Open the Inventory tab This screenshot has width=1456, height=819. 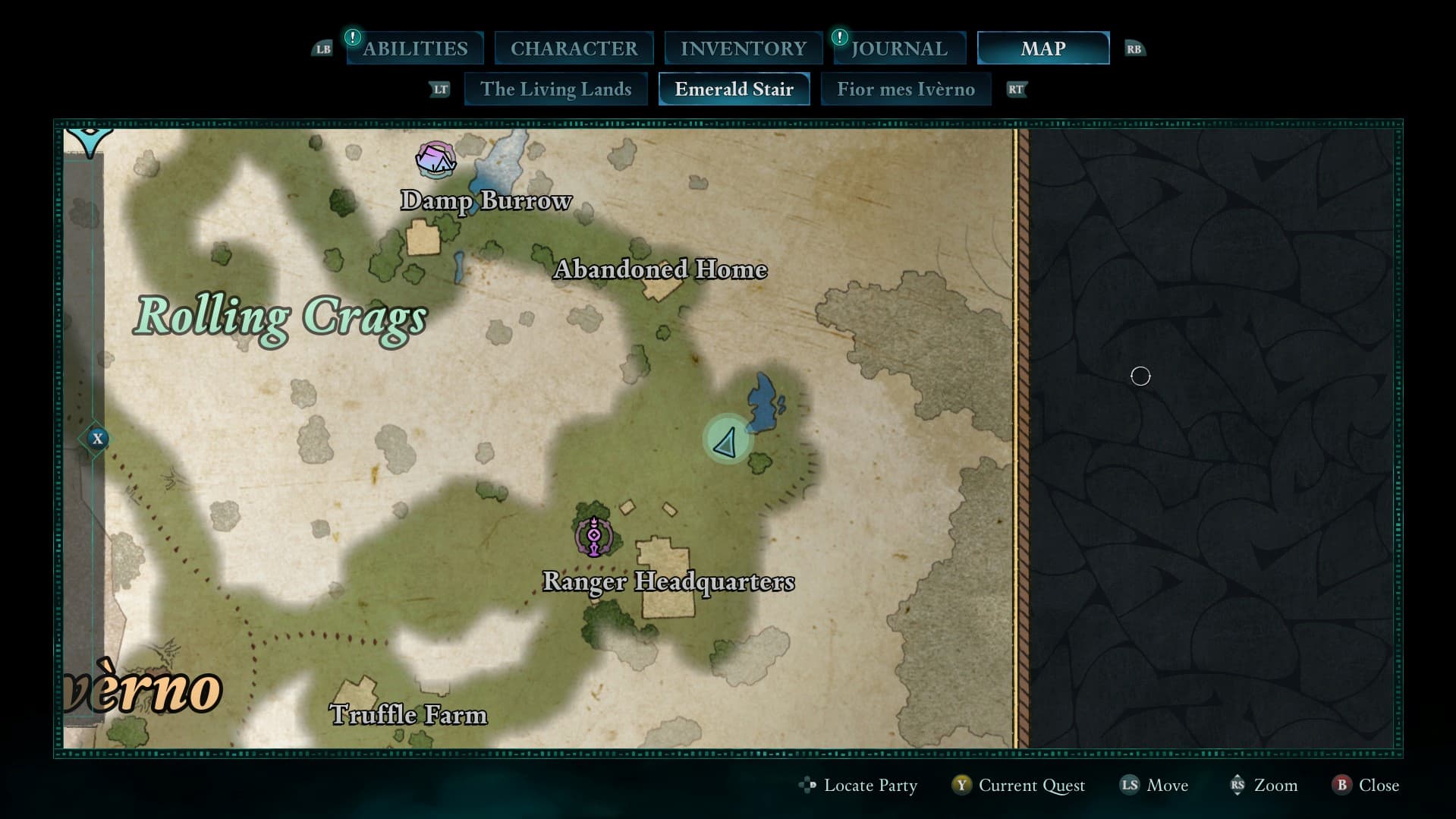[743, 49]
